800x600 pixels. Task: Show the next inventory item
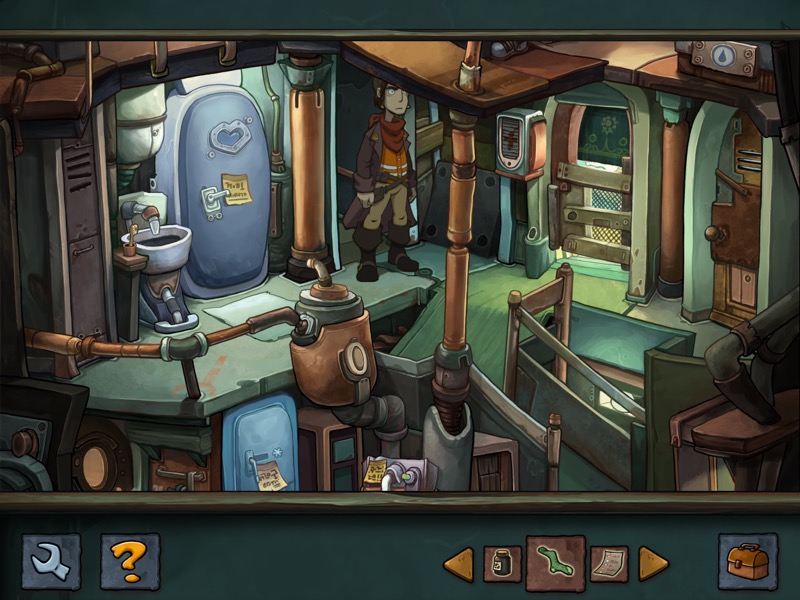653,564
